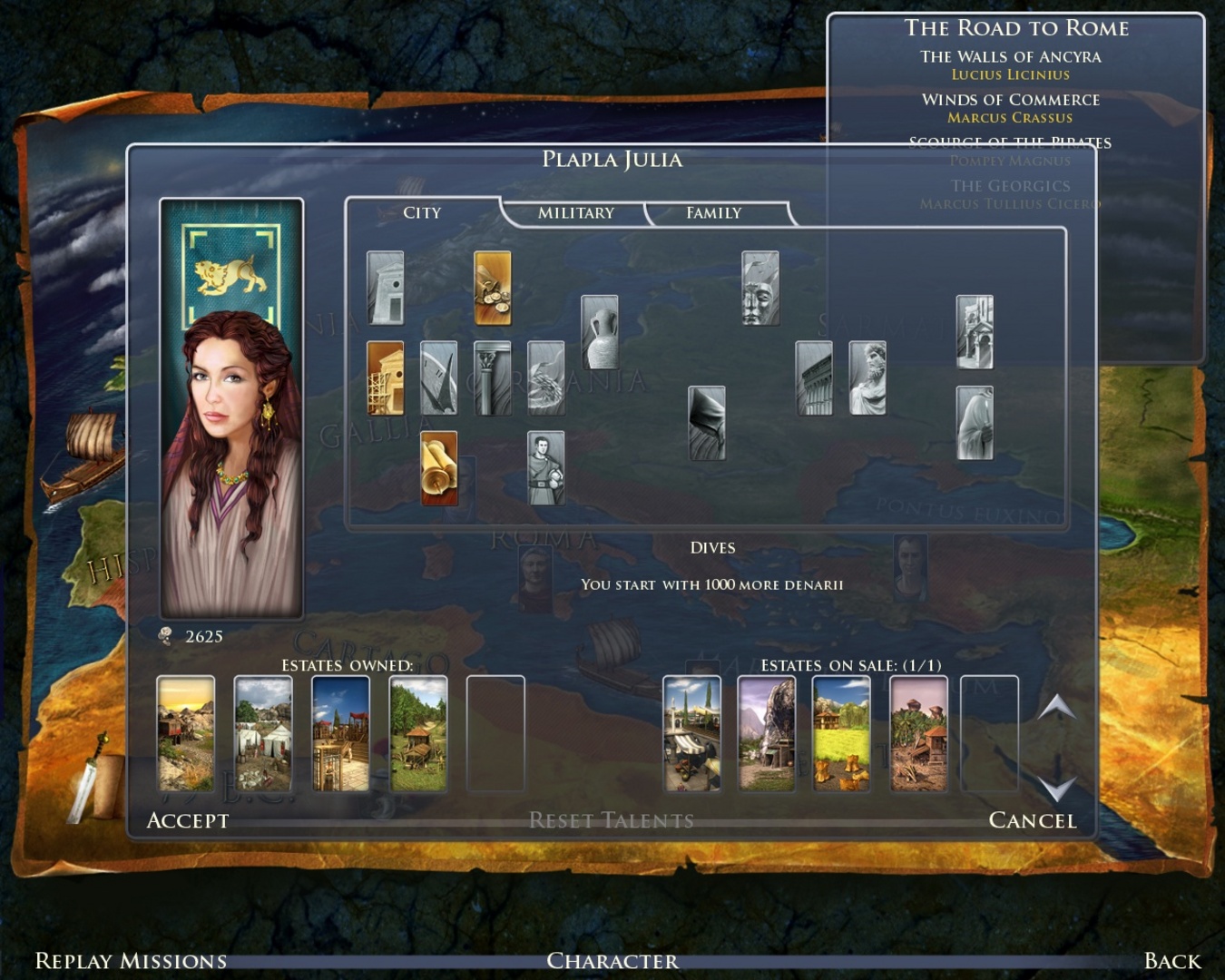Viewport: 1225px width, 980px height.
Task: Select the golden scroll talent
Action: click(439, 467)
